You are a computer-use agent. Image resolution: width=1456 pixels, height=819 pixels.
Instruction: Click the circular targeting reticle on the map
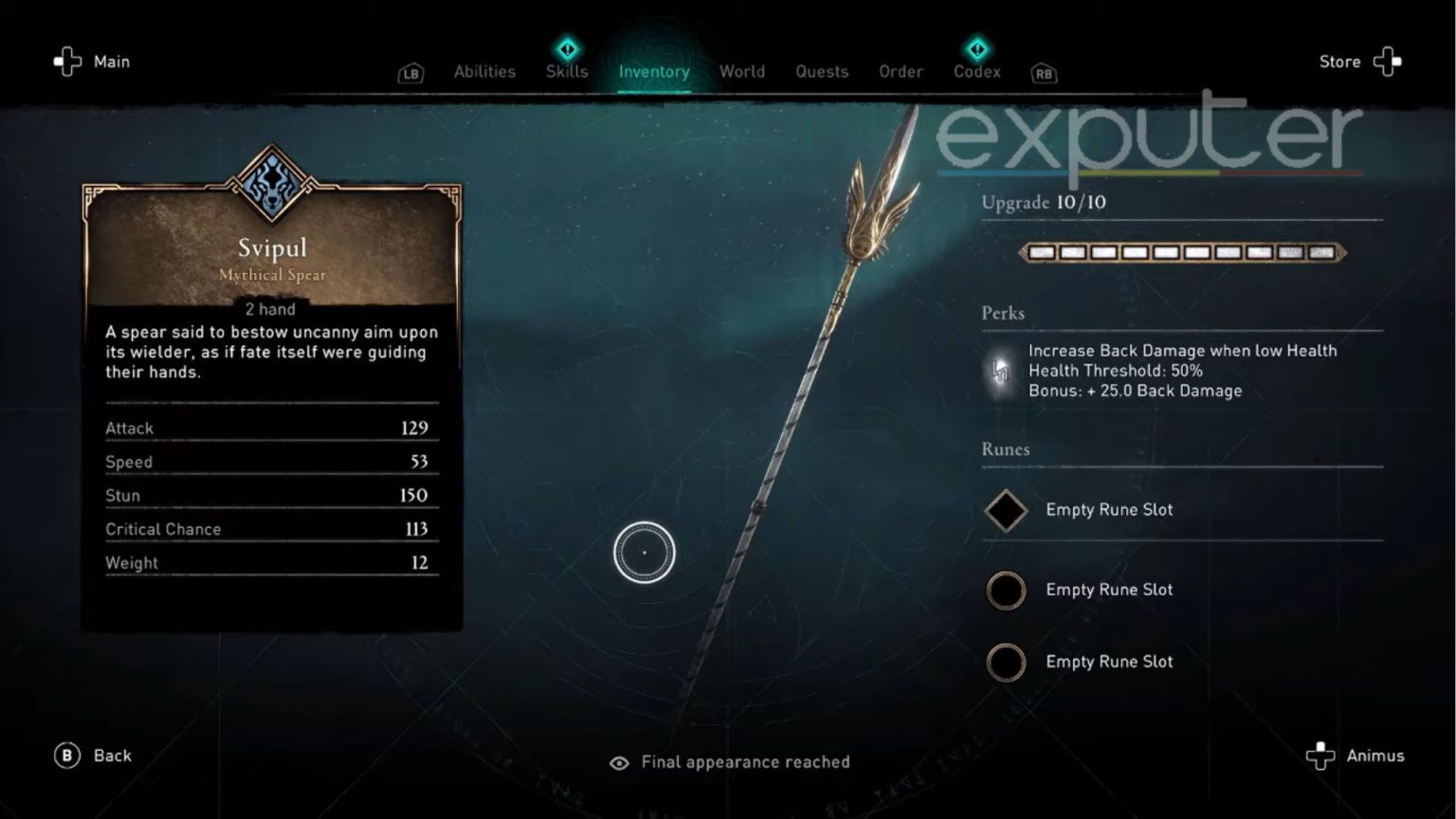click(x=645, y=551)
